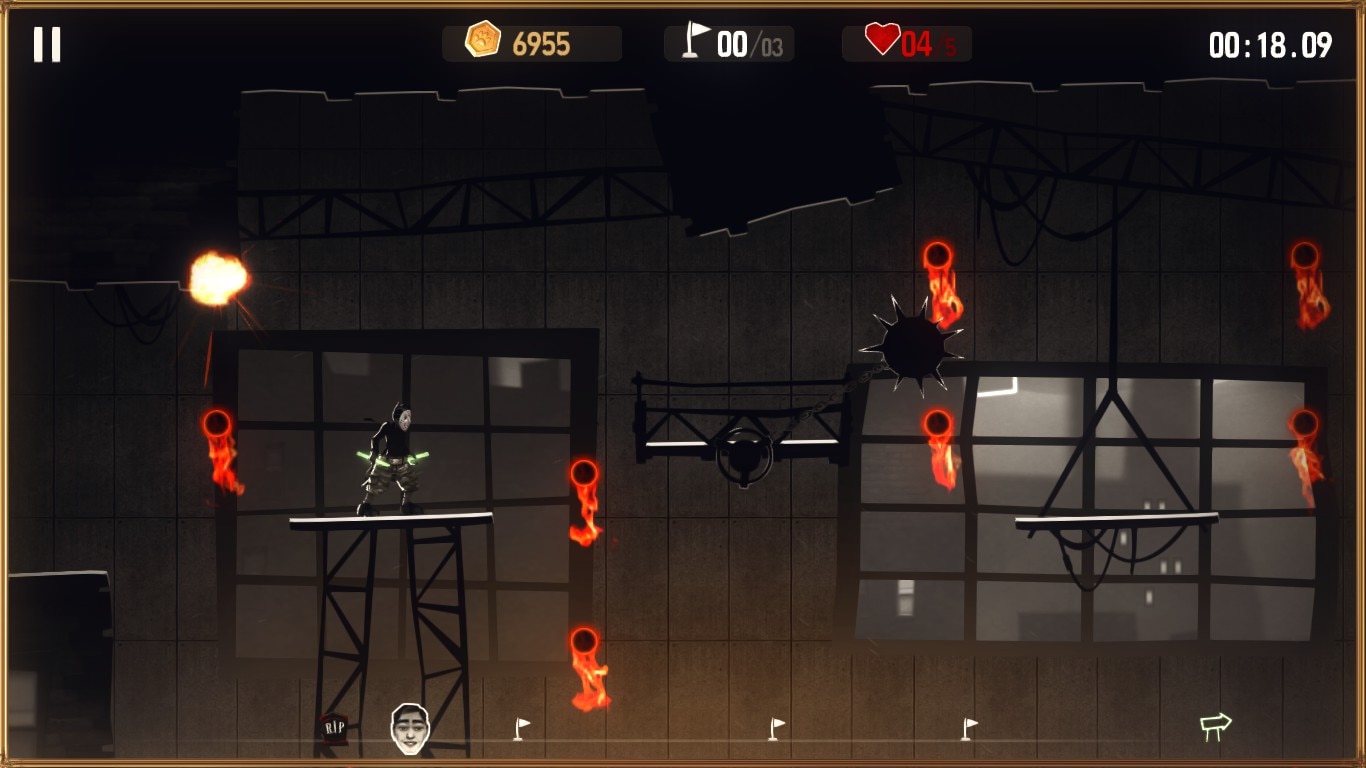The image size is (1366, 768).
Task: Pause the game with the pause button
Action: point(47,44)
